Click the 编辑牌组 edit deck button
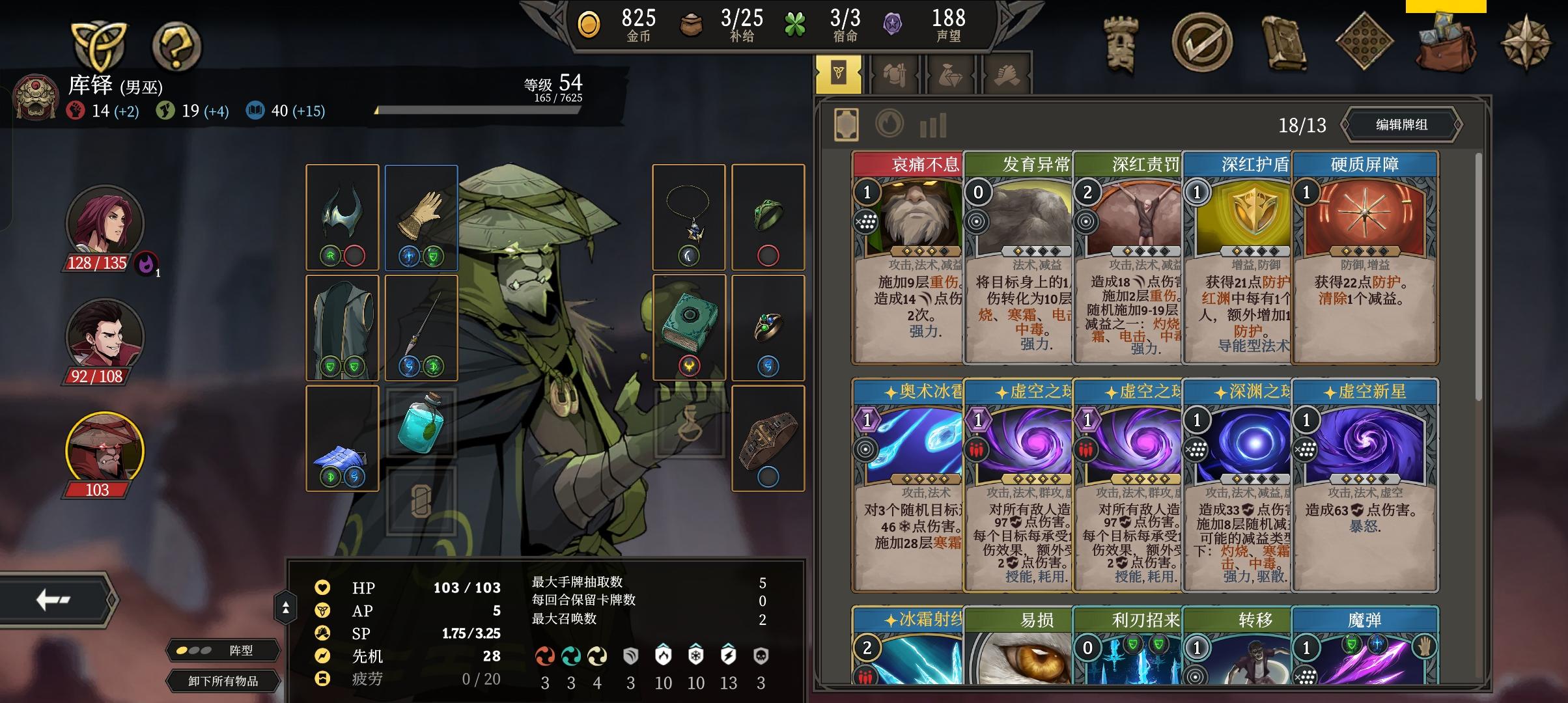This screenshot has width=1568, height=703. click(1401, 125)
